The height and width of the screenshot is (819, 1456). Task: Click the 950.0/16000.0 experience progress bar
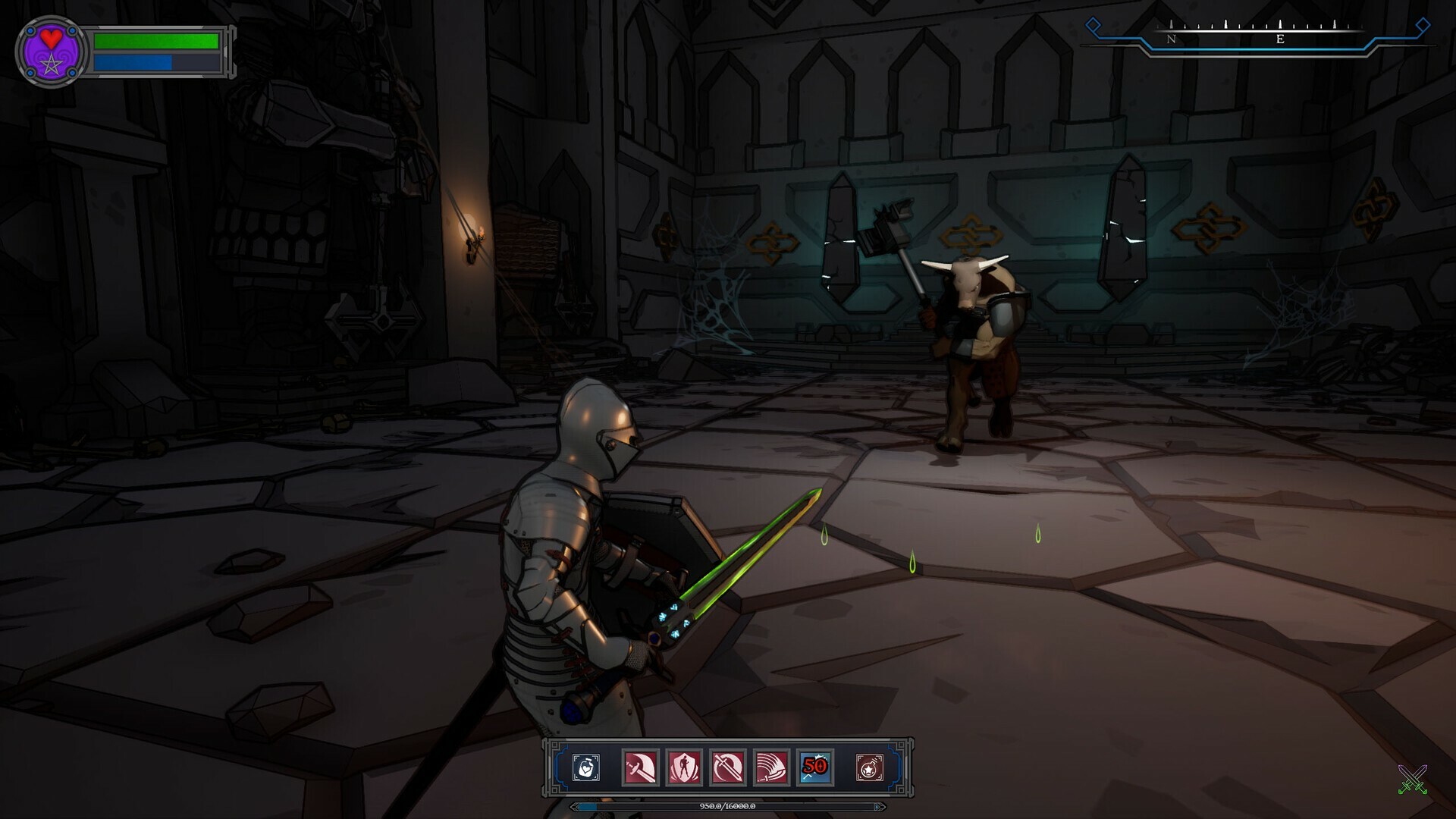coord(726,807)
